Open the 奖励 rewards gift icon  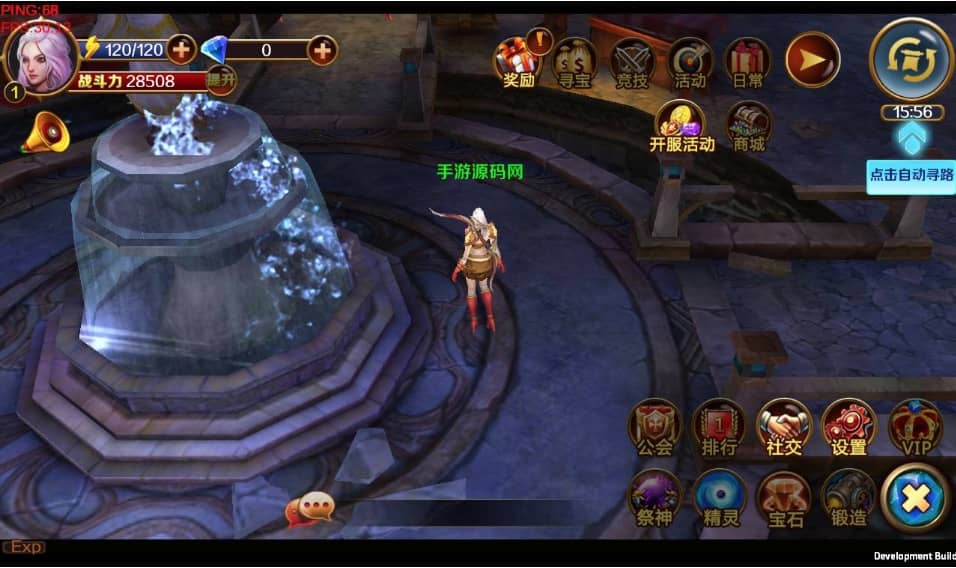(x=518, y=61)
